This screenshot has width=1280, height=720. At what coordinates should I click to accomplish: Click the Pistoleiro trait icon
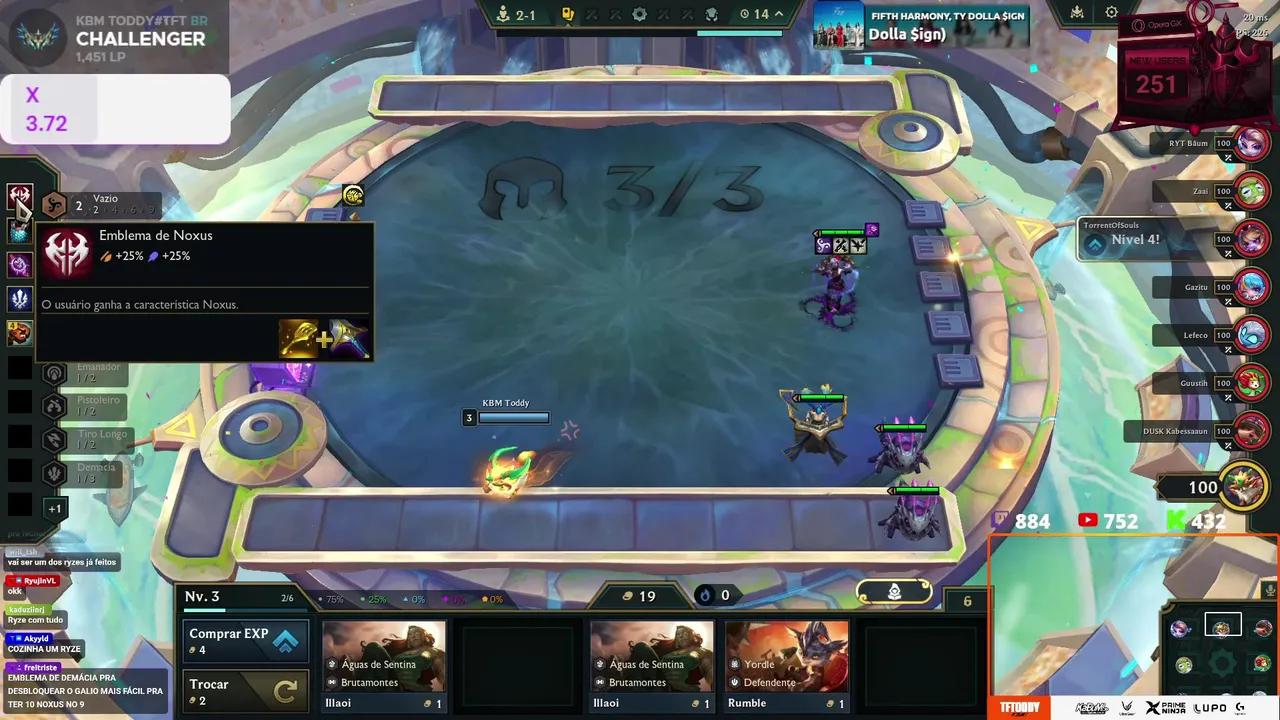(54, 406)
